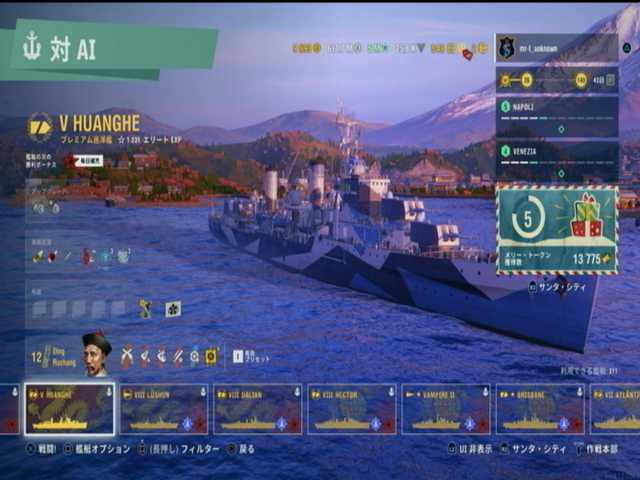
Task: Open the Venezia progress panel
Action: [556, 160]
